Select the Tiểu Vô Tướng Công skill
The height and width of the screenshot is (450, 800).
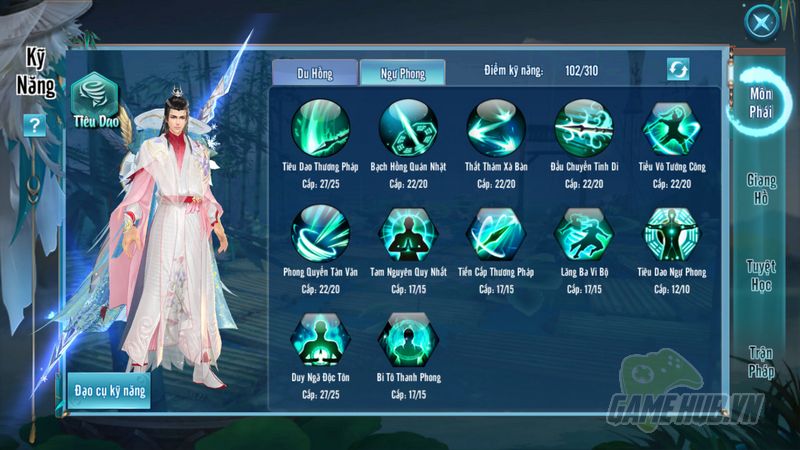(672, 127)
